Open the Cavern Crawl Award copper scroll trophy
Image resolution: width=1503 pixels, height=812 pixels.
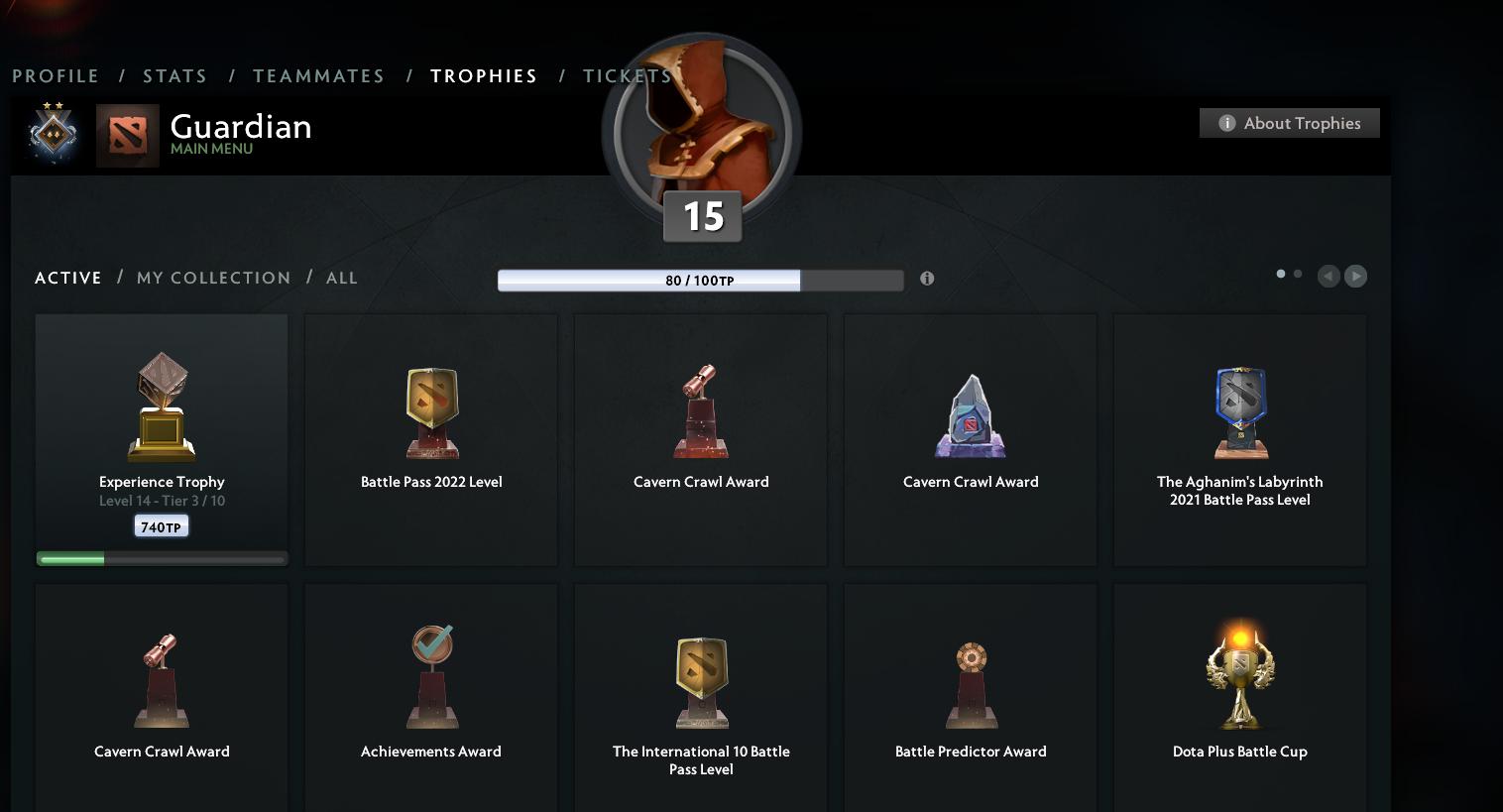[x=700, y=411]
